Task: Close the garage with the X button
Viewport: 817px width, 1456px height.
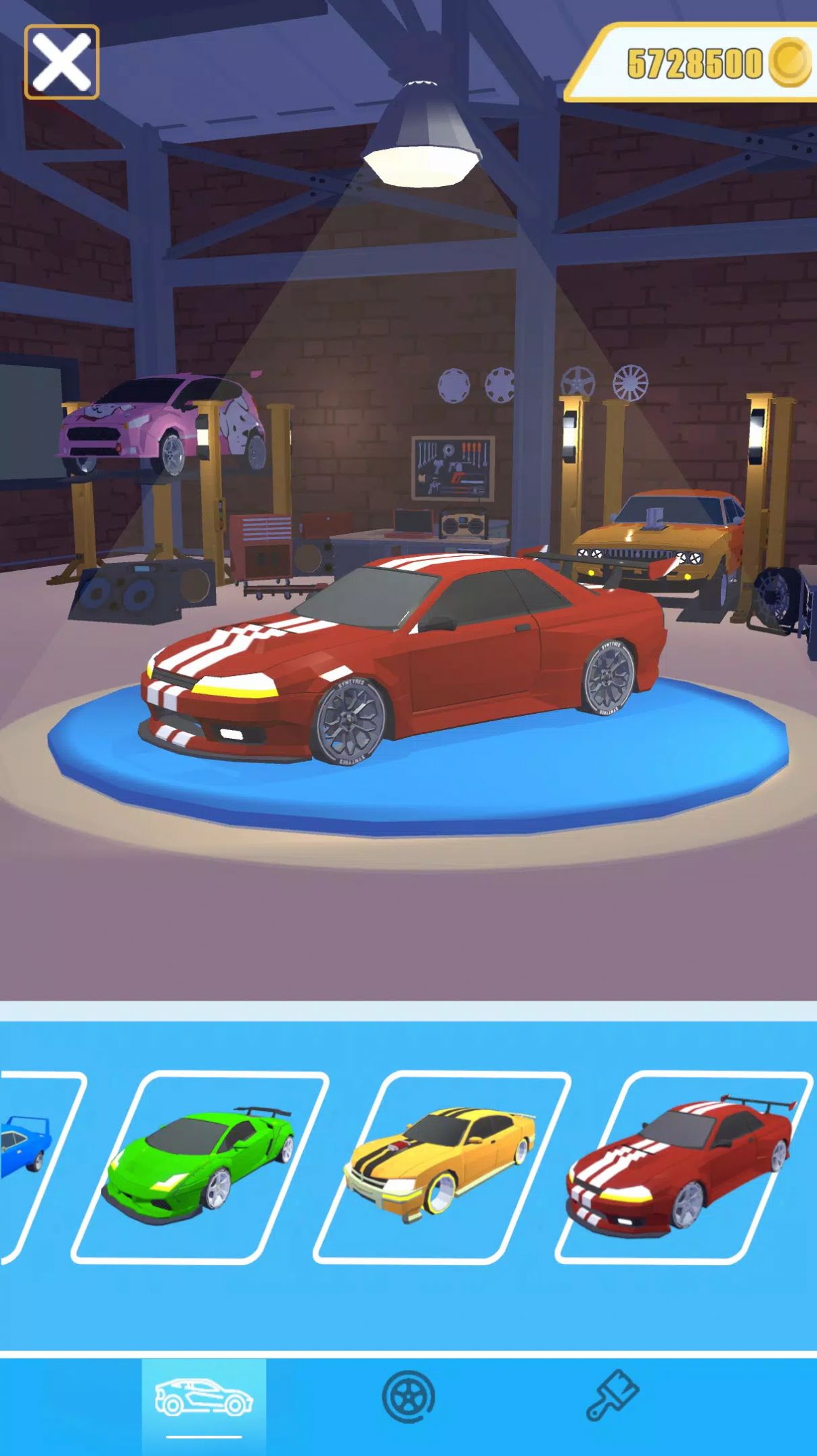Action: 62,62
